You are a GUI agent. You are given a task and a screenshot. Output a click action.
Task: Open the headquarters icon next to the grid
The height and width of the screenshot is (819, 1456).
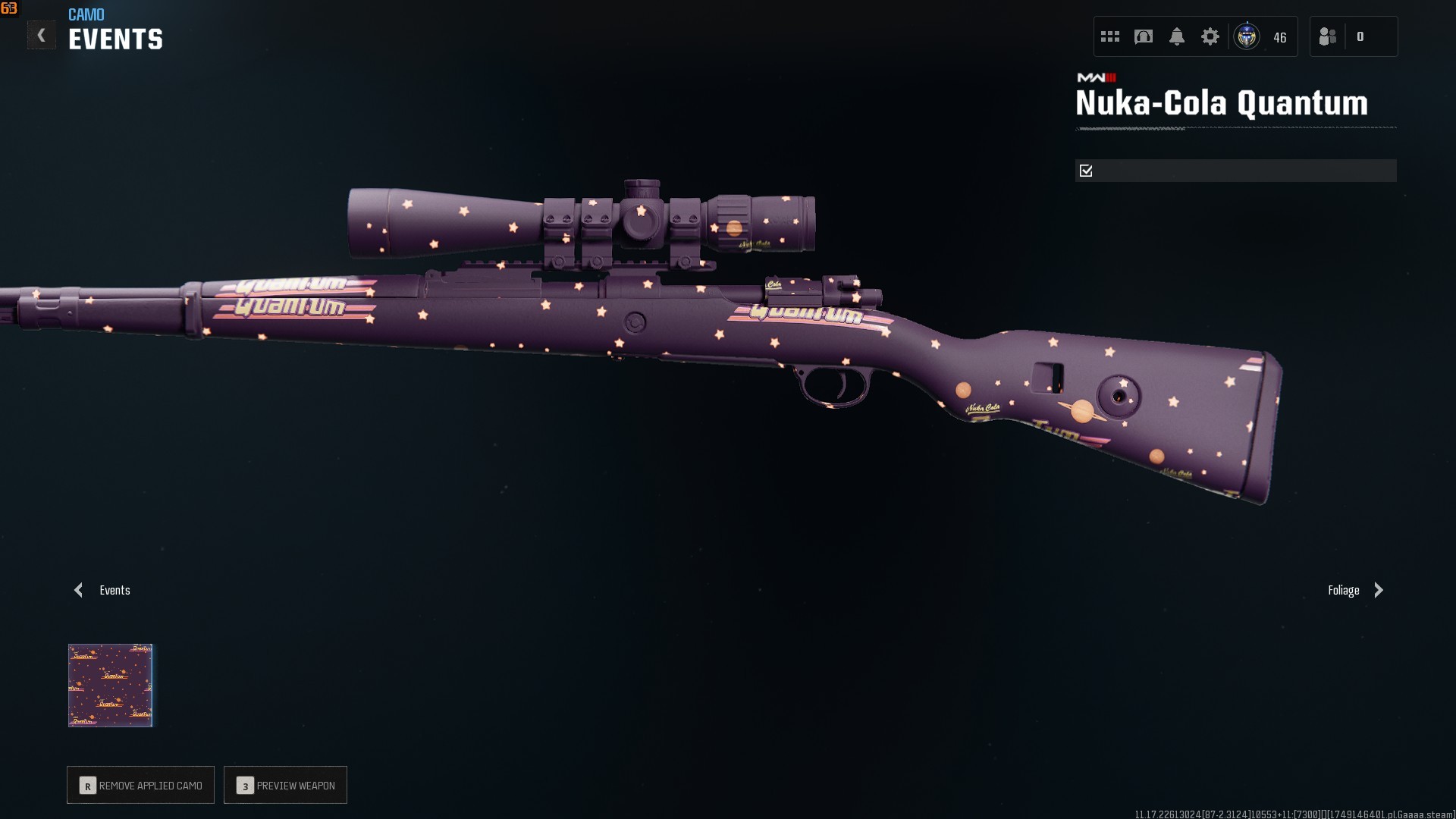(1144, 36)
